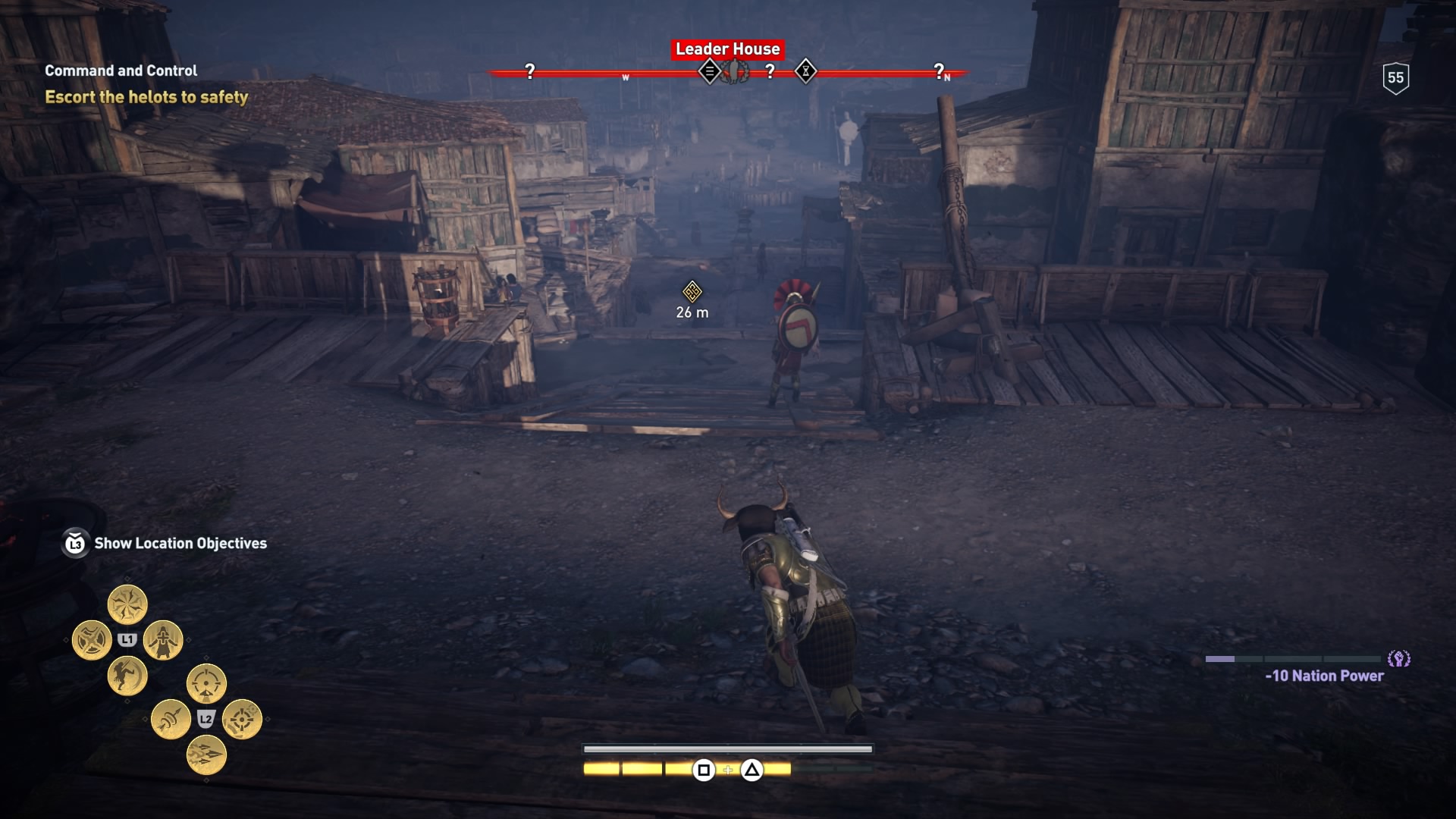This screenshot has height=819, width=1456.
Task: Select the Second Wind healing ability
Action: click(162, 639)
